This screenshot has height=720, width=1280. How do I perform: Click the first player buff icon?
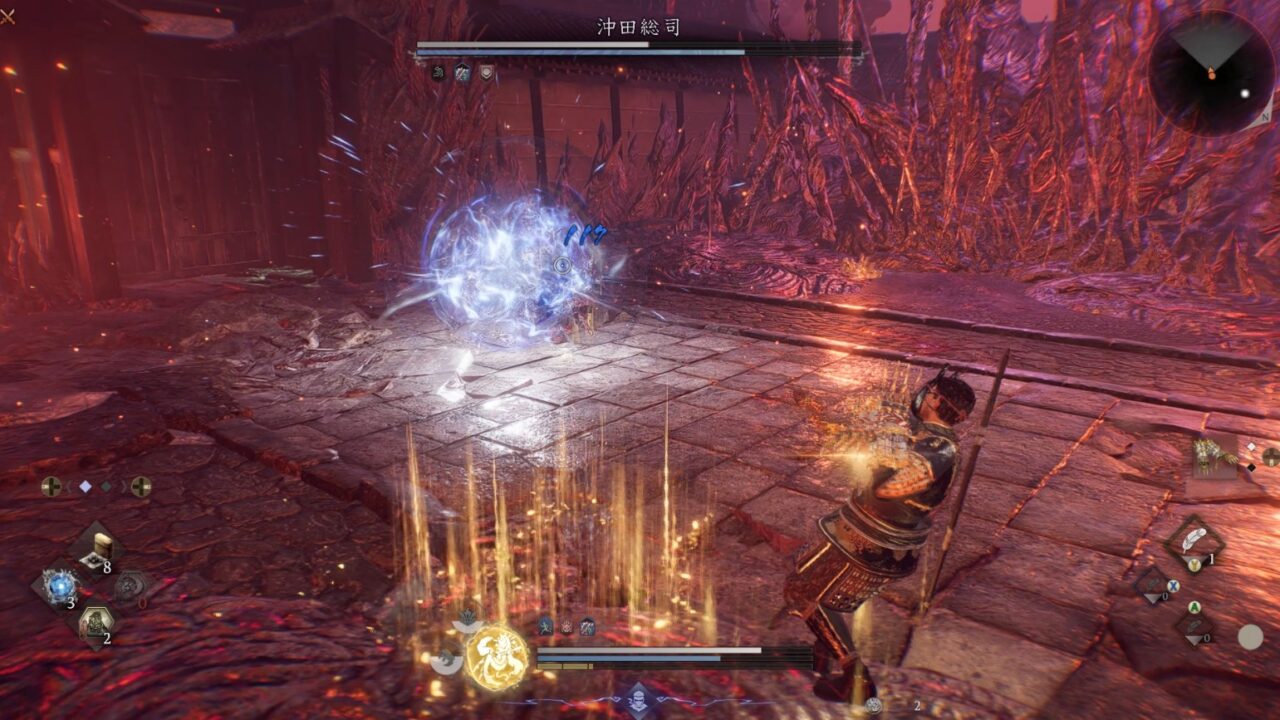546,627
